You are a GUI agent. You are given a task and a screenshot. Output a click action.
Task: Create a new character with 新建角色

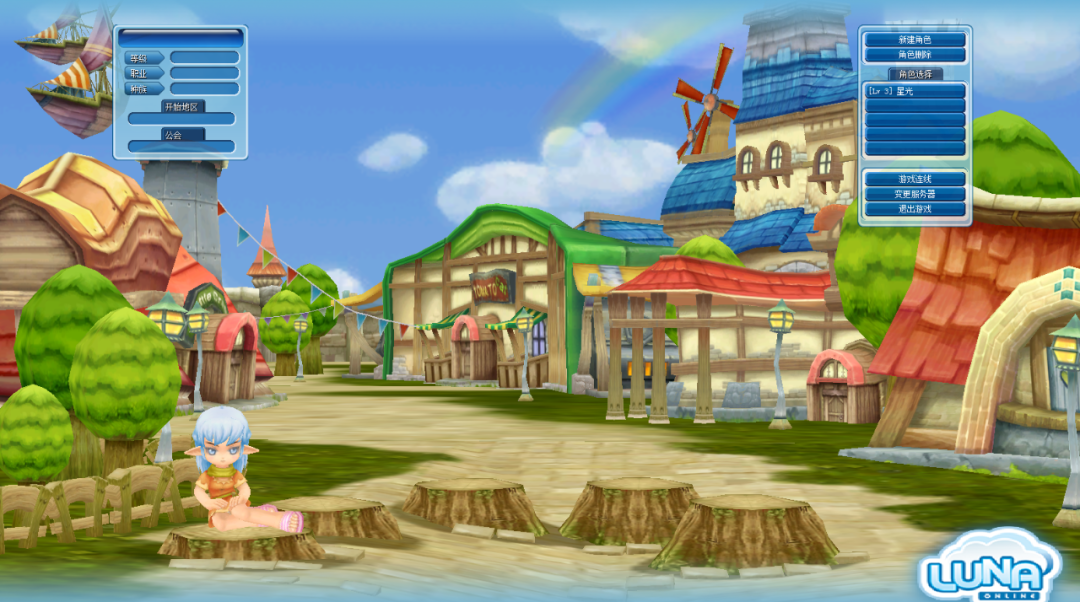pyautogui.click(x=915, y=40)
